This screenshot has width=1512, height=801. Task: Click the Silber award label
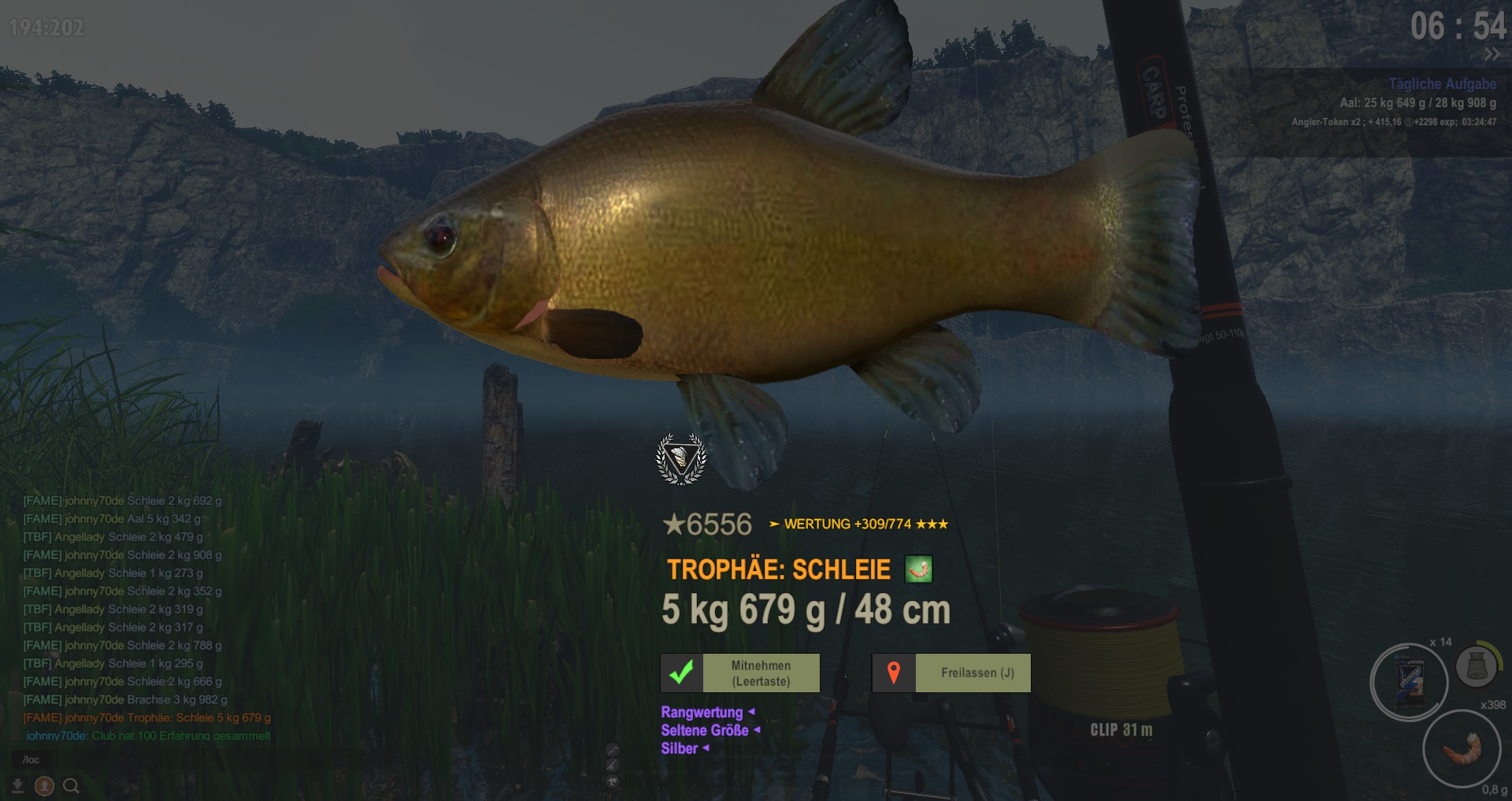[x=680, y=748]
